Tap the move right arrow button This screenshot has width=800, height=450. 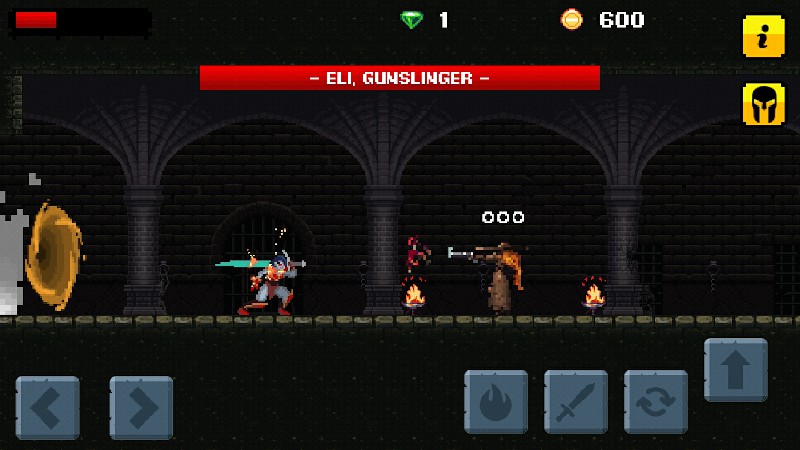click(141, 407)
